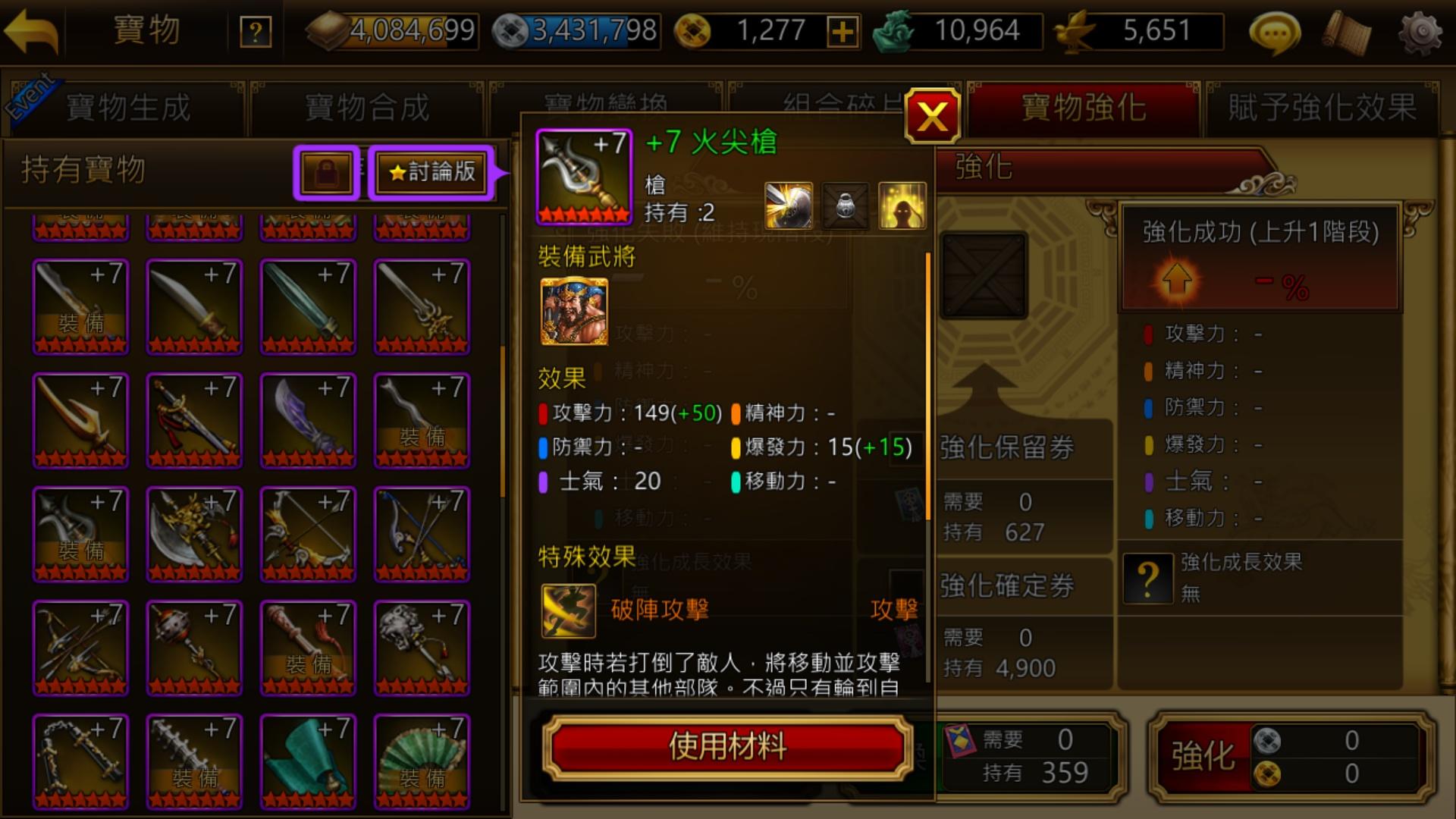Tap the +7 火尖槍 weapon portrait
1456x819 pixels.
[584, 174]
